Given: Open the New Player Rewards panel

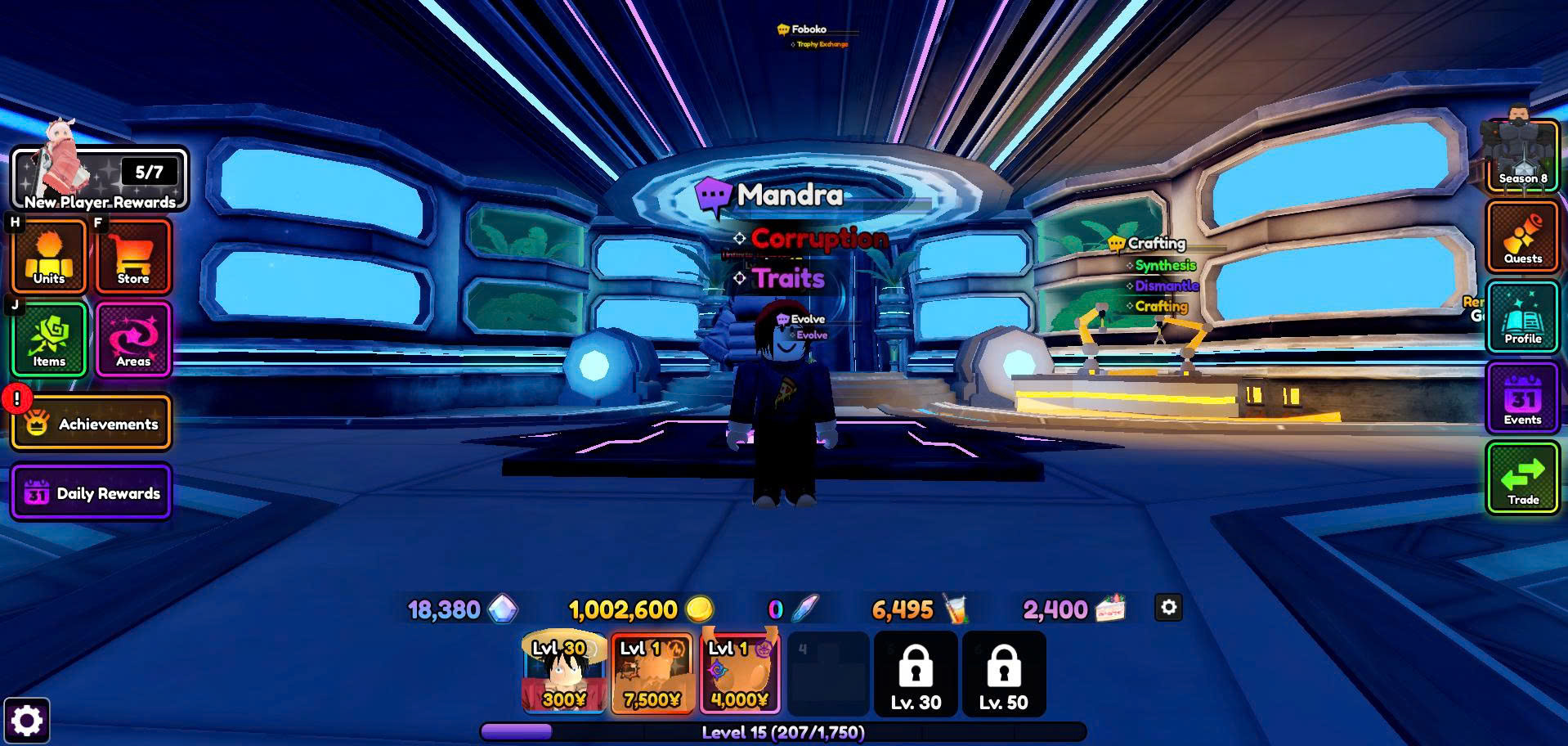Looking at the screenshot, I should coord(99,179).
